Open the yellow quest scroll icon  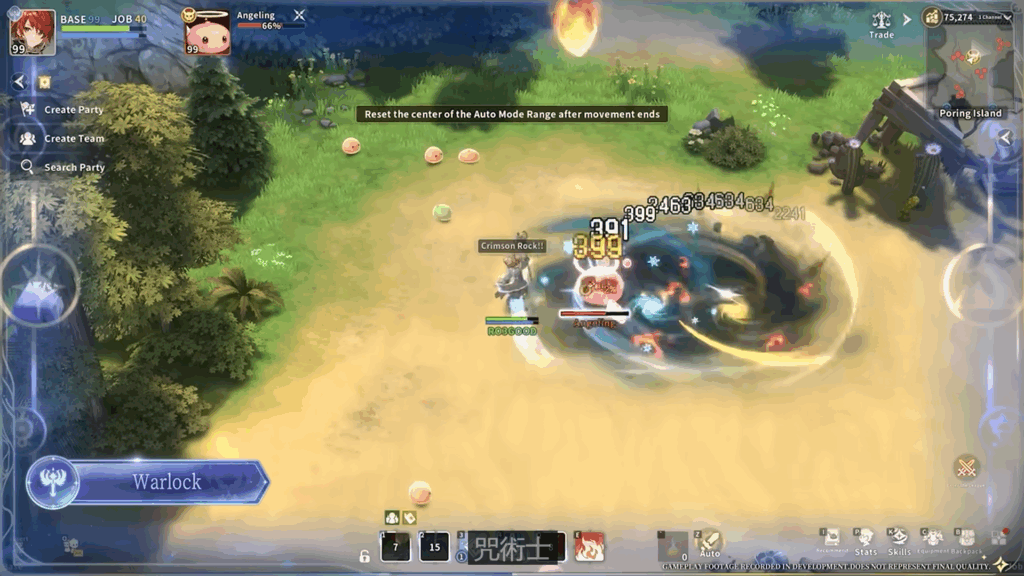44,82
